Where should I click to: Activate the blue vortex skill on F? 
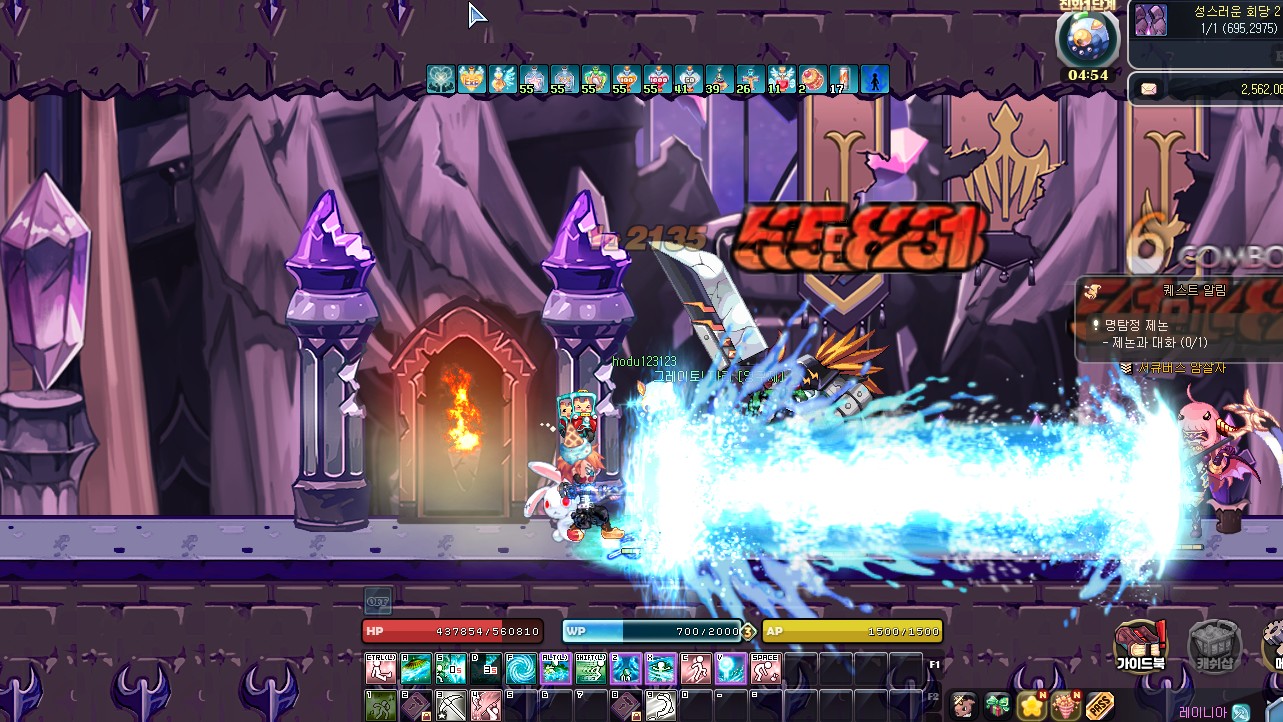tap(520, 668)
